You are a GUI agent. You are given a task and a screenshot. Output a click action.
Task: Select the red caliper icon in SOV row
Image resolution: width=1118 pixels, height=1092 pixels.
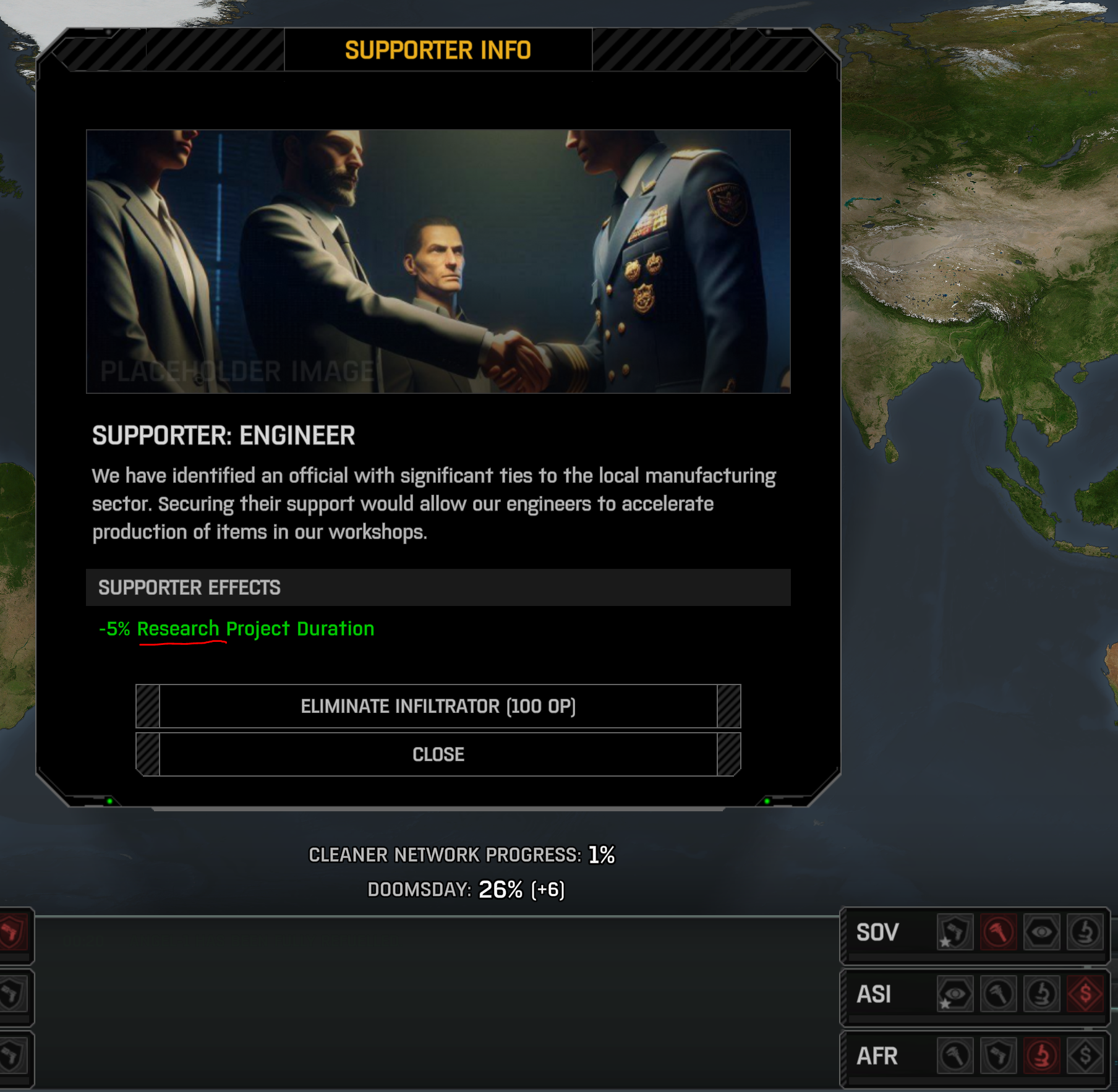pos(998,932)
